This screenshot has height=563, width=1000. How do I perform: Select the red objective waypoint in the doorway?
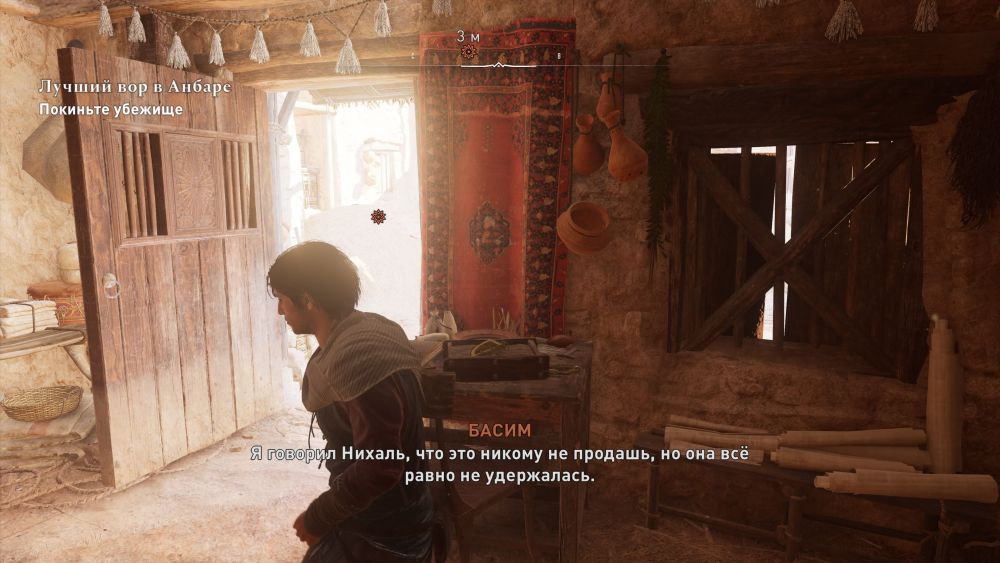pyautogui.click(x=378, y=216)
